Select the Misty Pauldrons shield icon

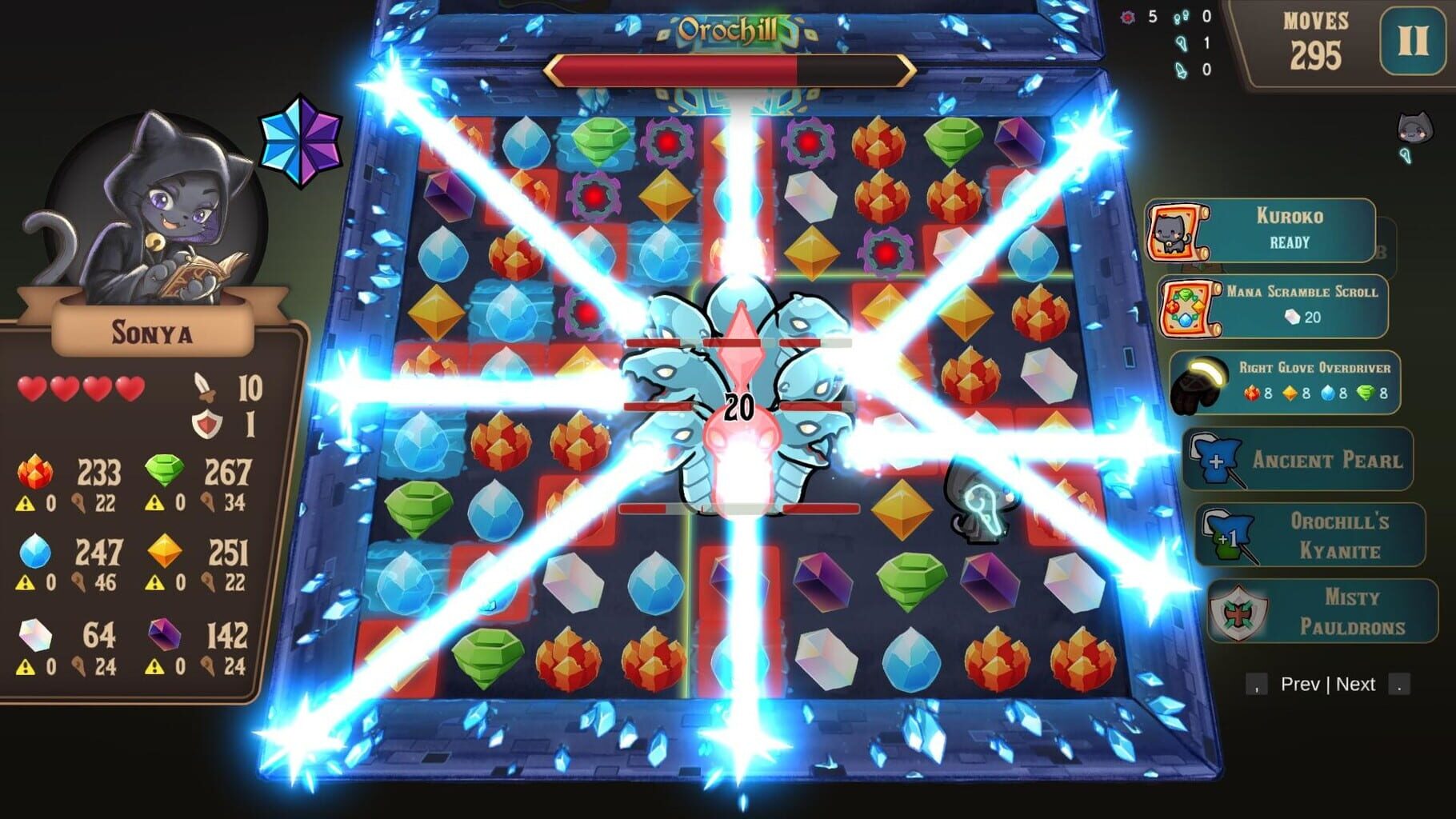click(1238, 613)
